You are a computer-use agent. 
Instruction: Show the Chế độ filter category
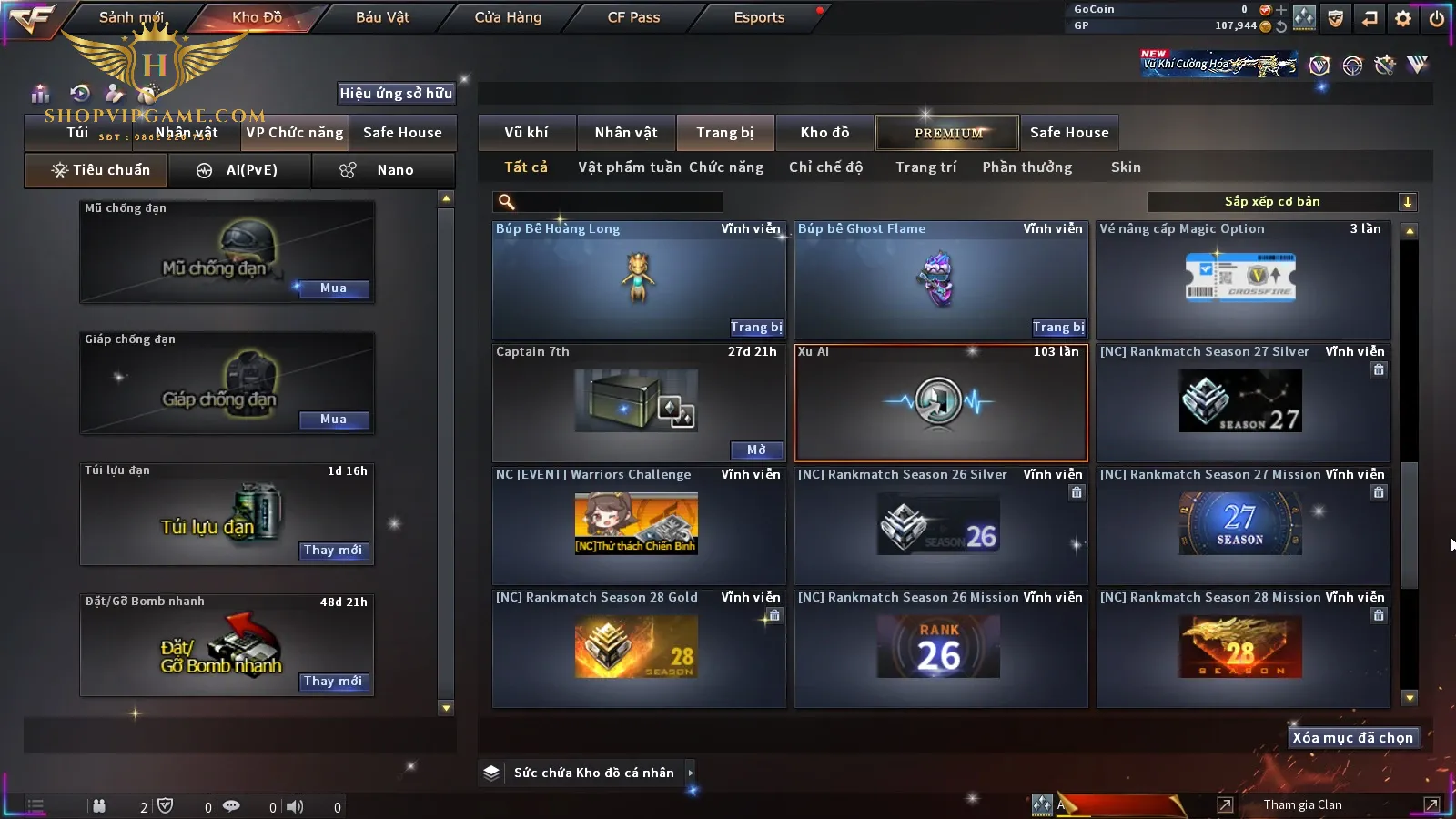(826, 167)
